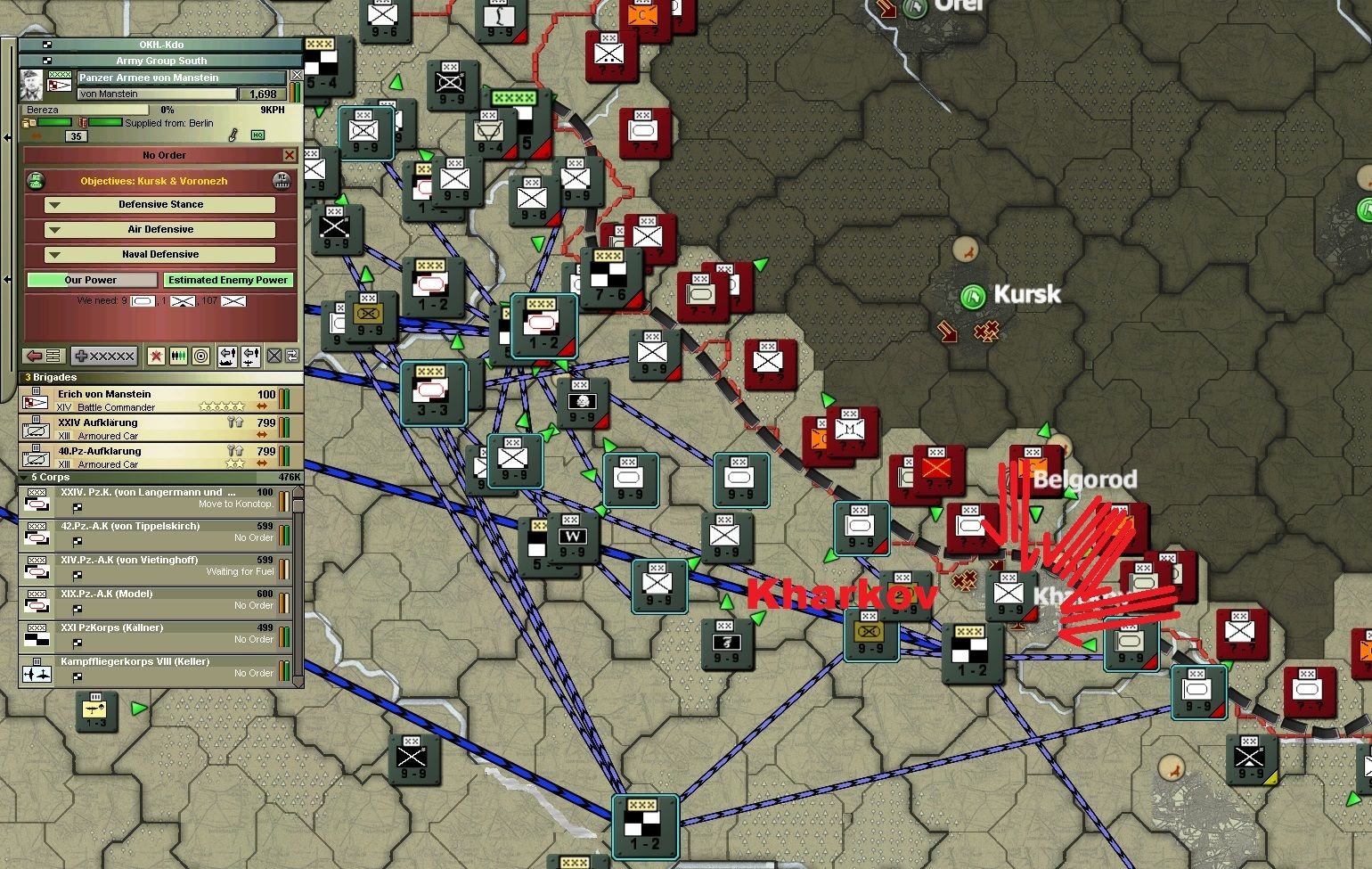Open the Defensive Stance dropdown
The width and height of the screenshot is (1372, 869).
point(160,204)
